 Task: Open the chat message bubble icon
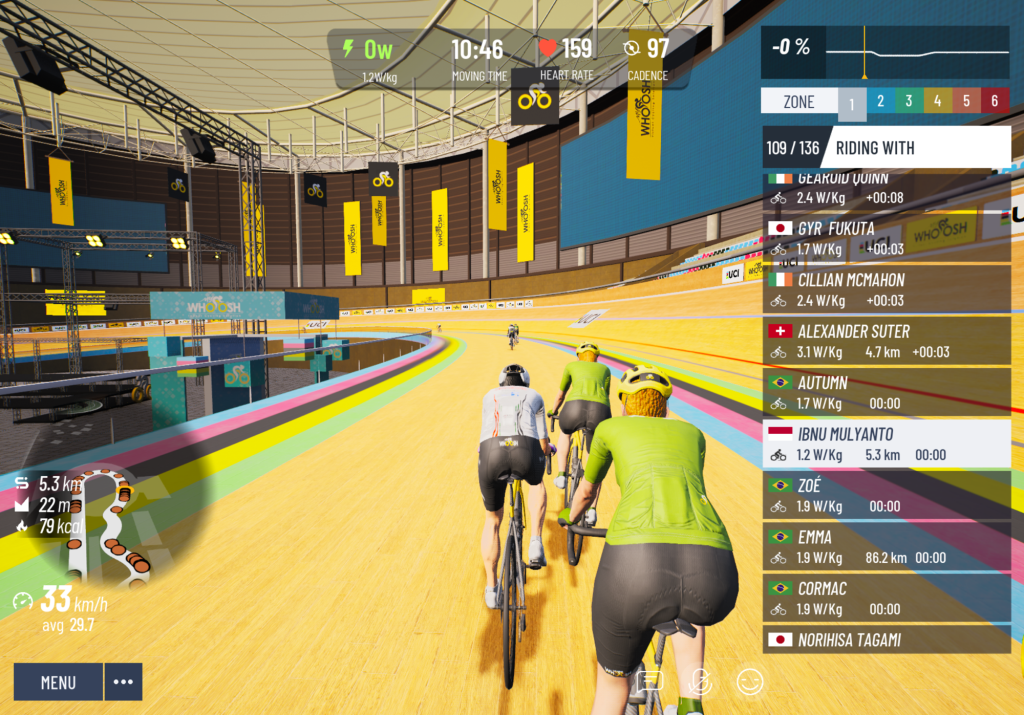point(650,682)
